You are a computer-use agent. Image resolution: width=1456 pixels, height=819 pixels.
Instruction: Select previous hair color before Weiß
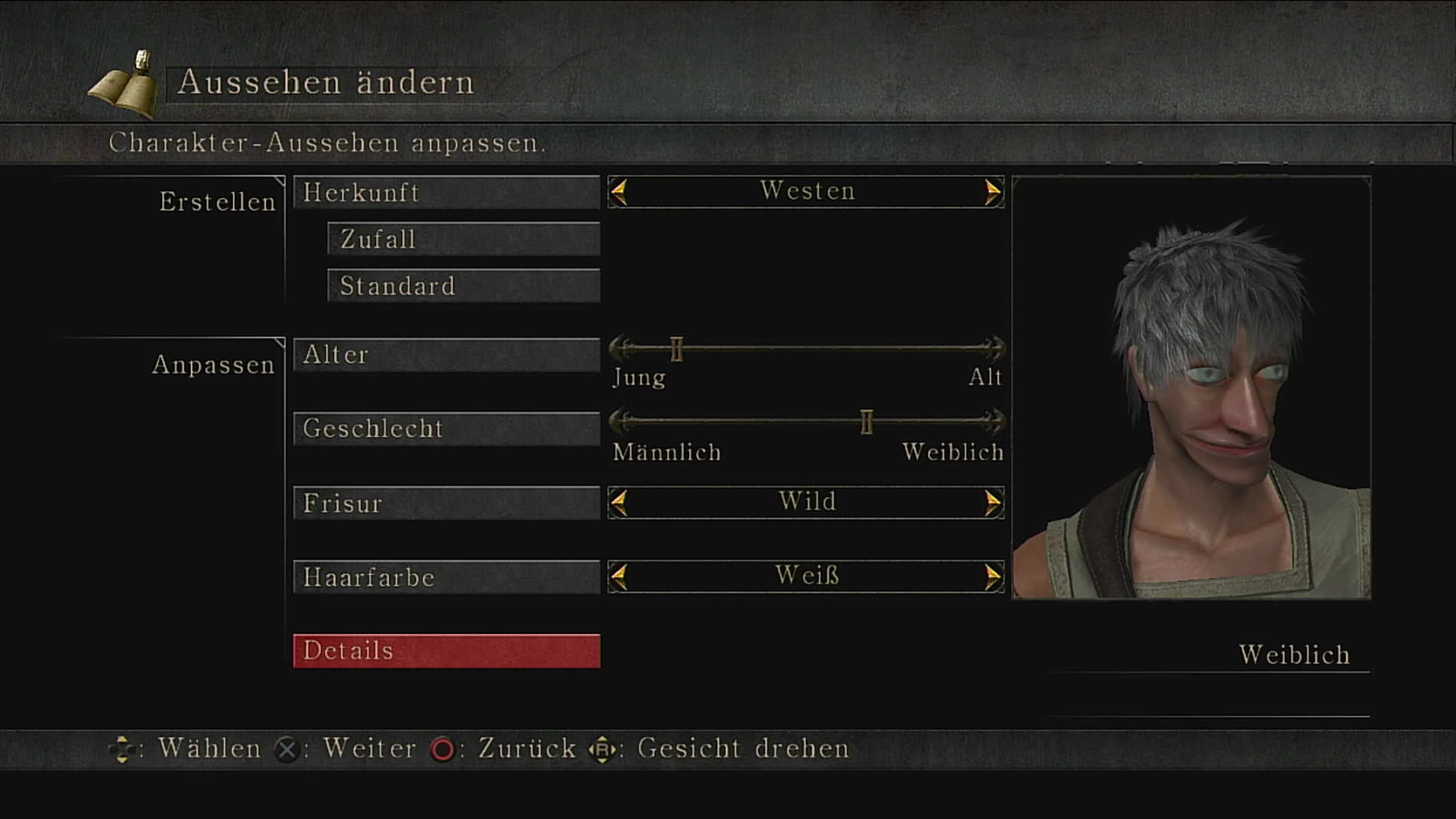[620, 577]
